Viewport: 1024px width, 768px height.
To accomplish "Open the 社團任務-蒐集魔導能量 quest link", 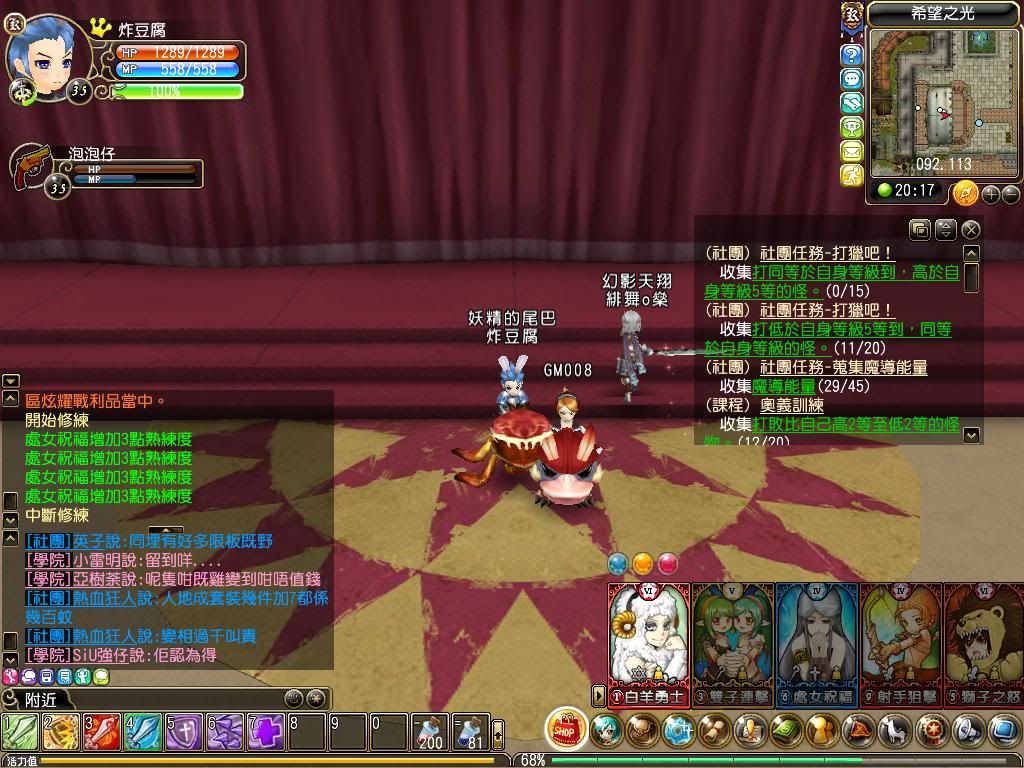I will pos(843,368).
